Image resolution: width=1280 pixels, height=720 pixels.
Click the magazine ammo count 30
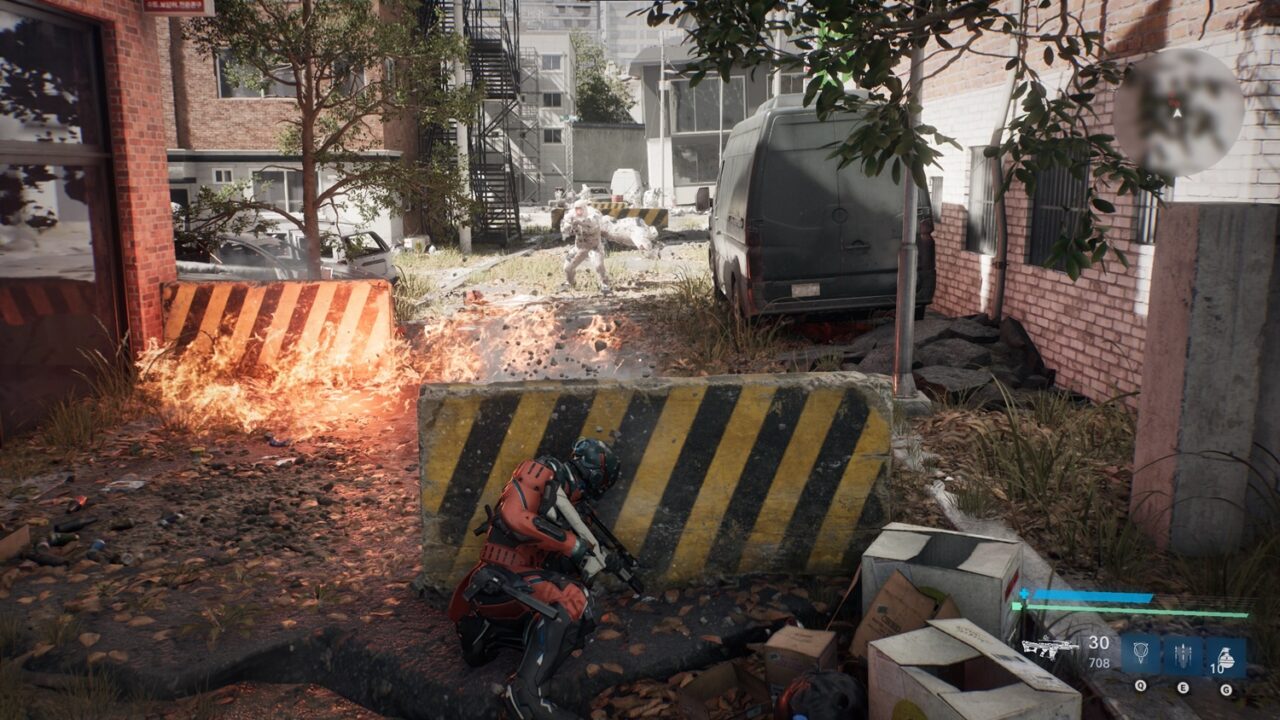click(x=1100, y=642)
